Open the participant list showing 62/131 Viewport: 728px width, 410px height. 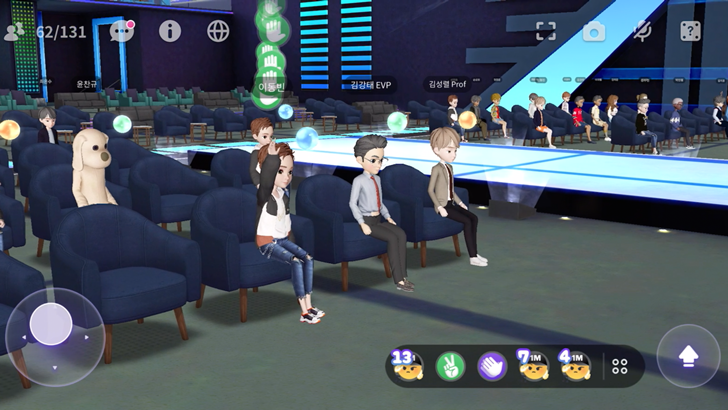point(46,31)
